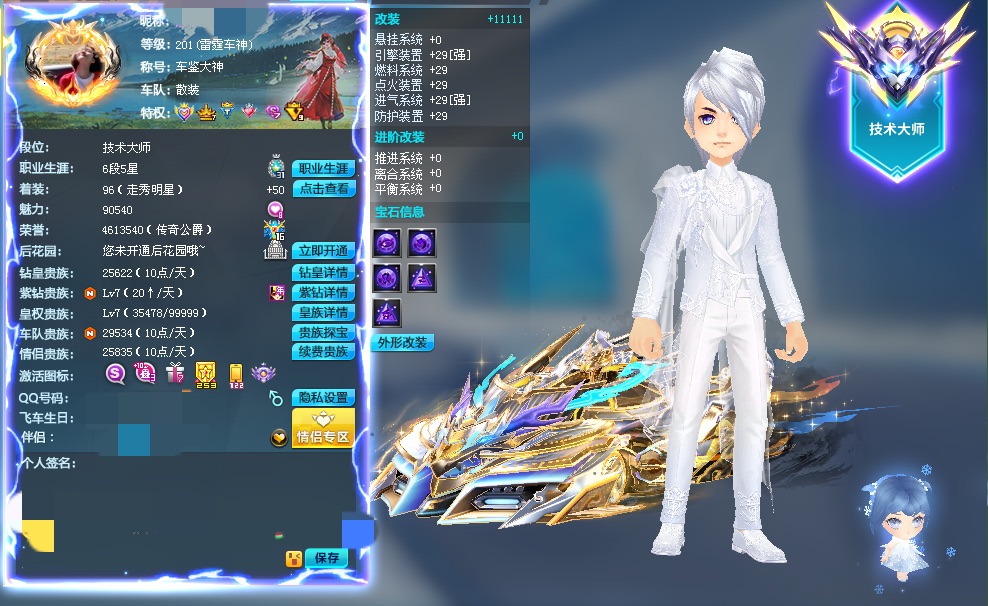Save the profile with 保存

326,558
